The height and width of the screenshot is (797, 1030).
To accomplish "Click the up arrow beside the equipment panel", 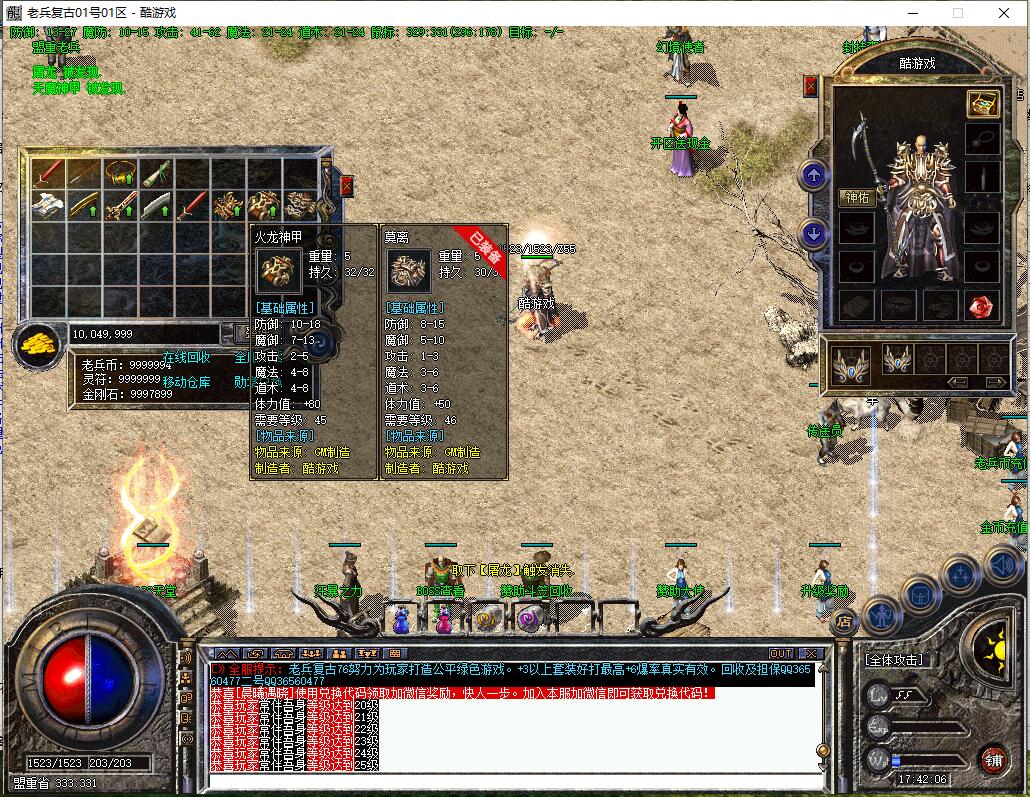I will (x=814, y=177).
